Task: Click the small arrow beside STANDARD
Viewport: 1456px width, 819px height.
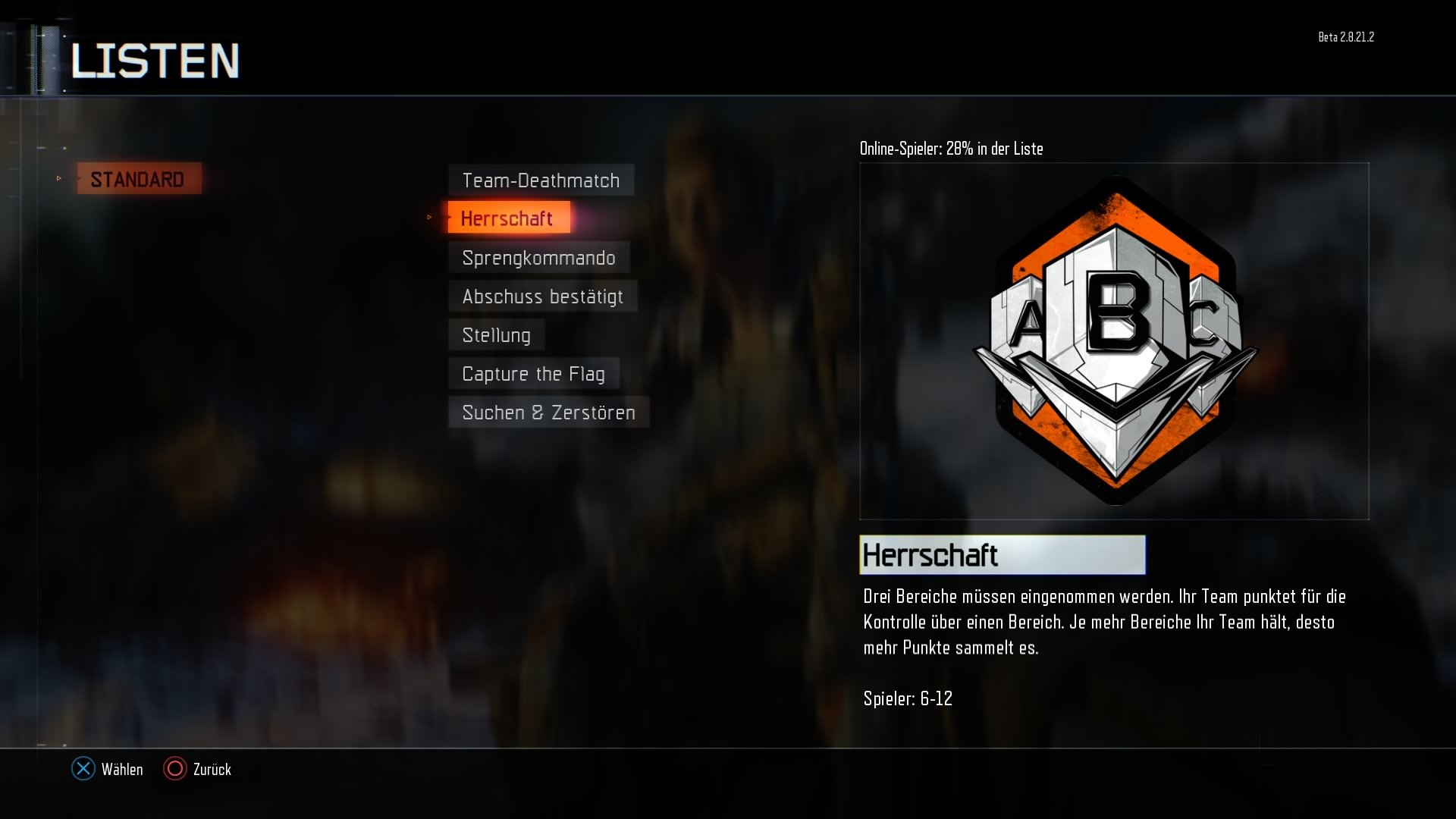Action: click(59, 179)
